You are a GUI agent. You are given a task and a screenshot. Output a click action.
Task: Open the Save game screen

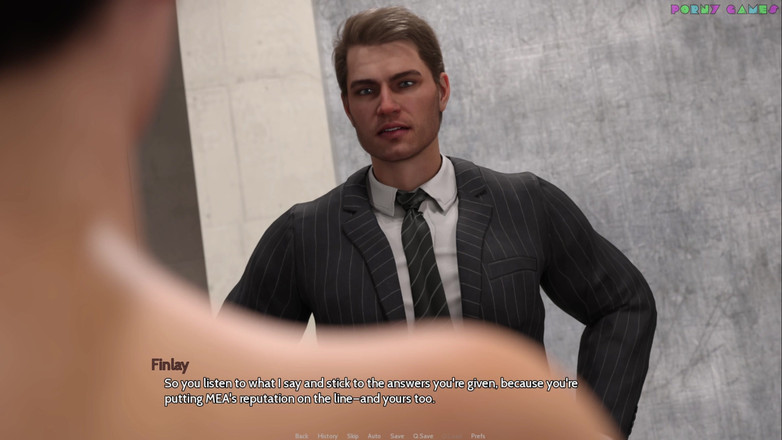click(397, 436)
